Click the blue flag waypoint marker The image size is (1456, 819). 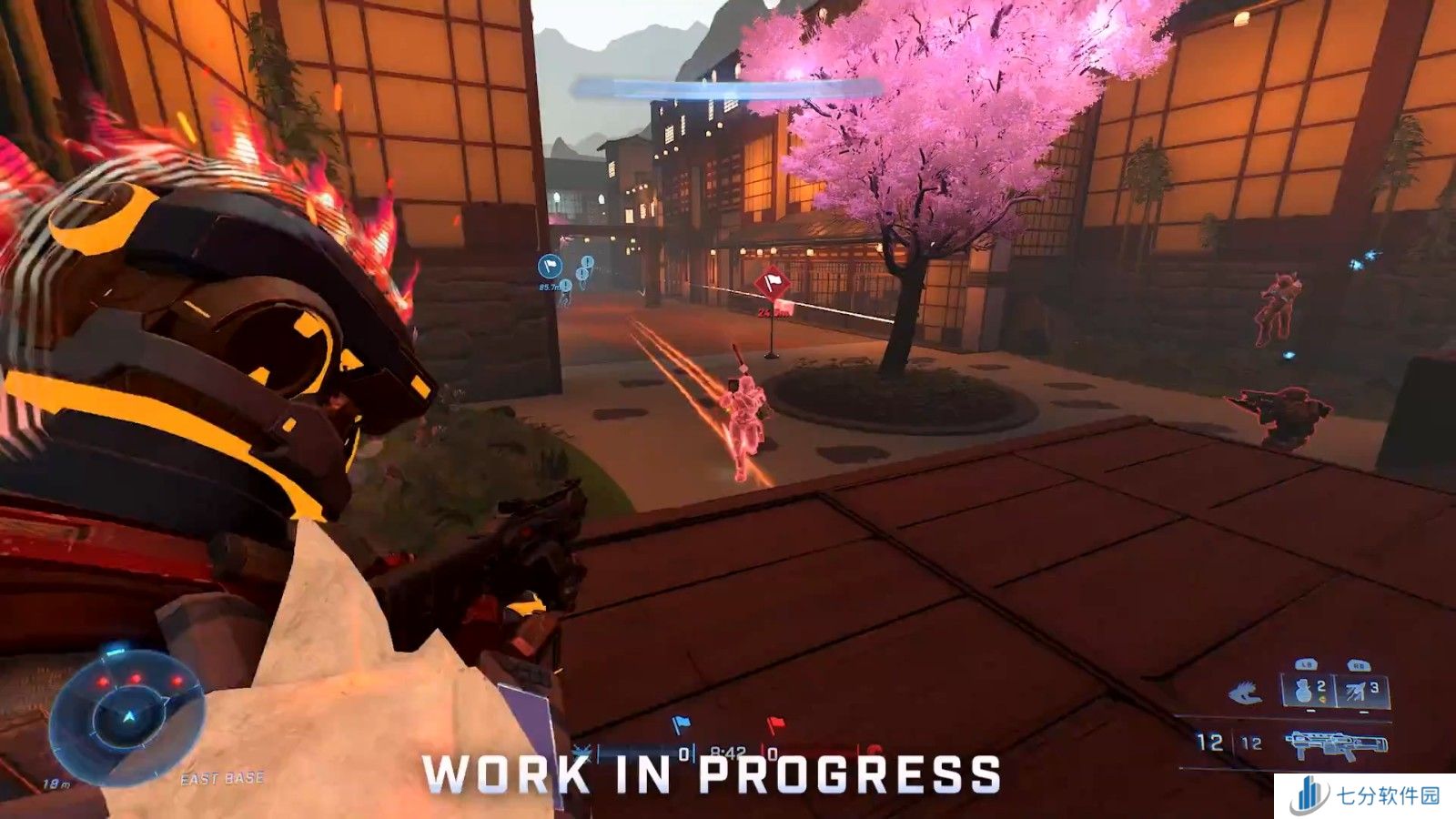550,267
